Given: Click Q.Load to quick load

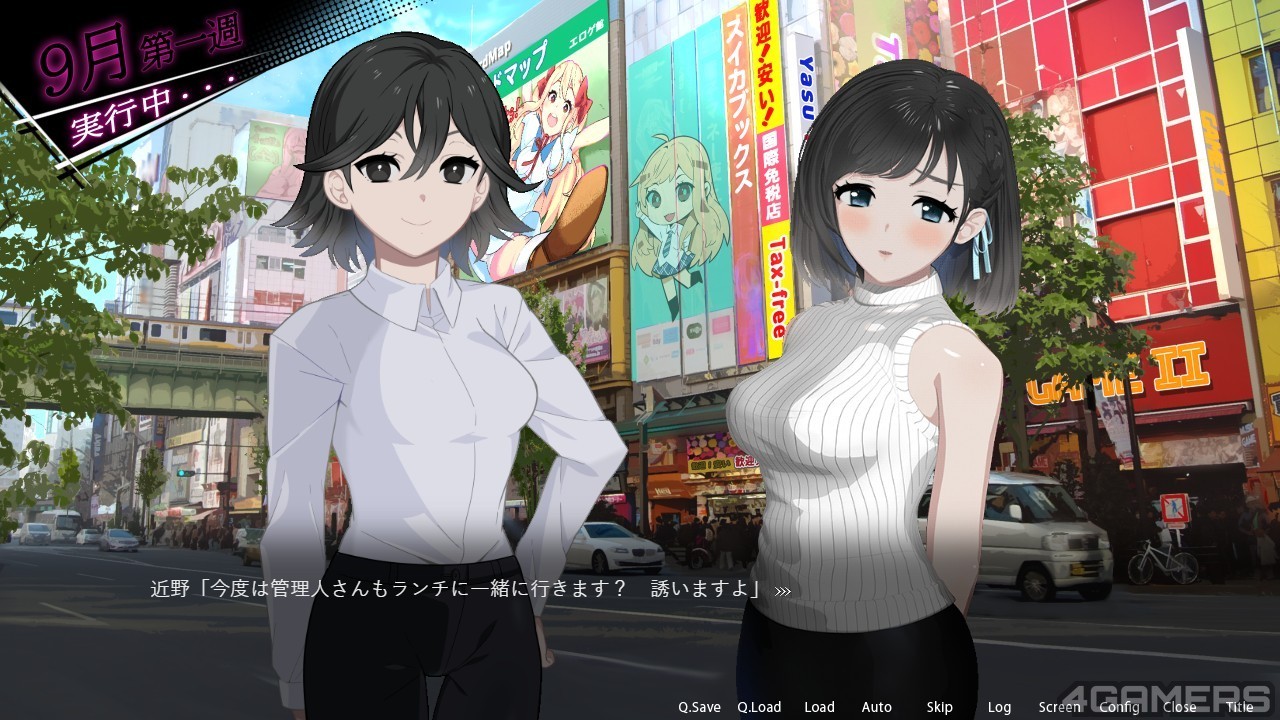Looking at the screenshot, I should click(x=759, y=707).
